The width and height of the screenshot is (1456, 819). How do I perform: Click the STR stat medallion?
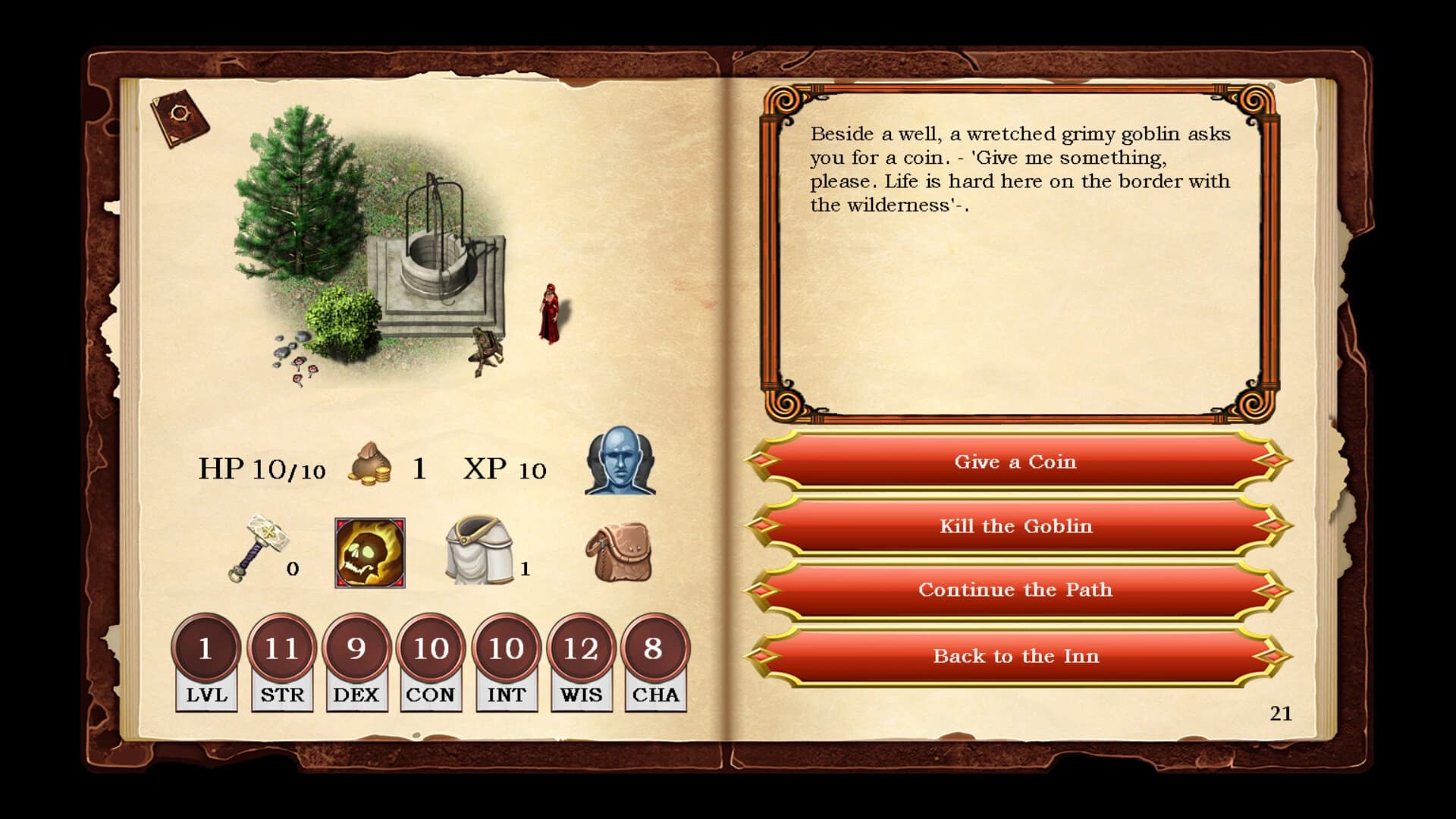click(281, 648)
